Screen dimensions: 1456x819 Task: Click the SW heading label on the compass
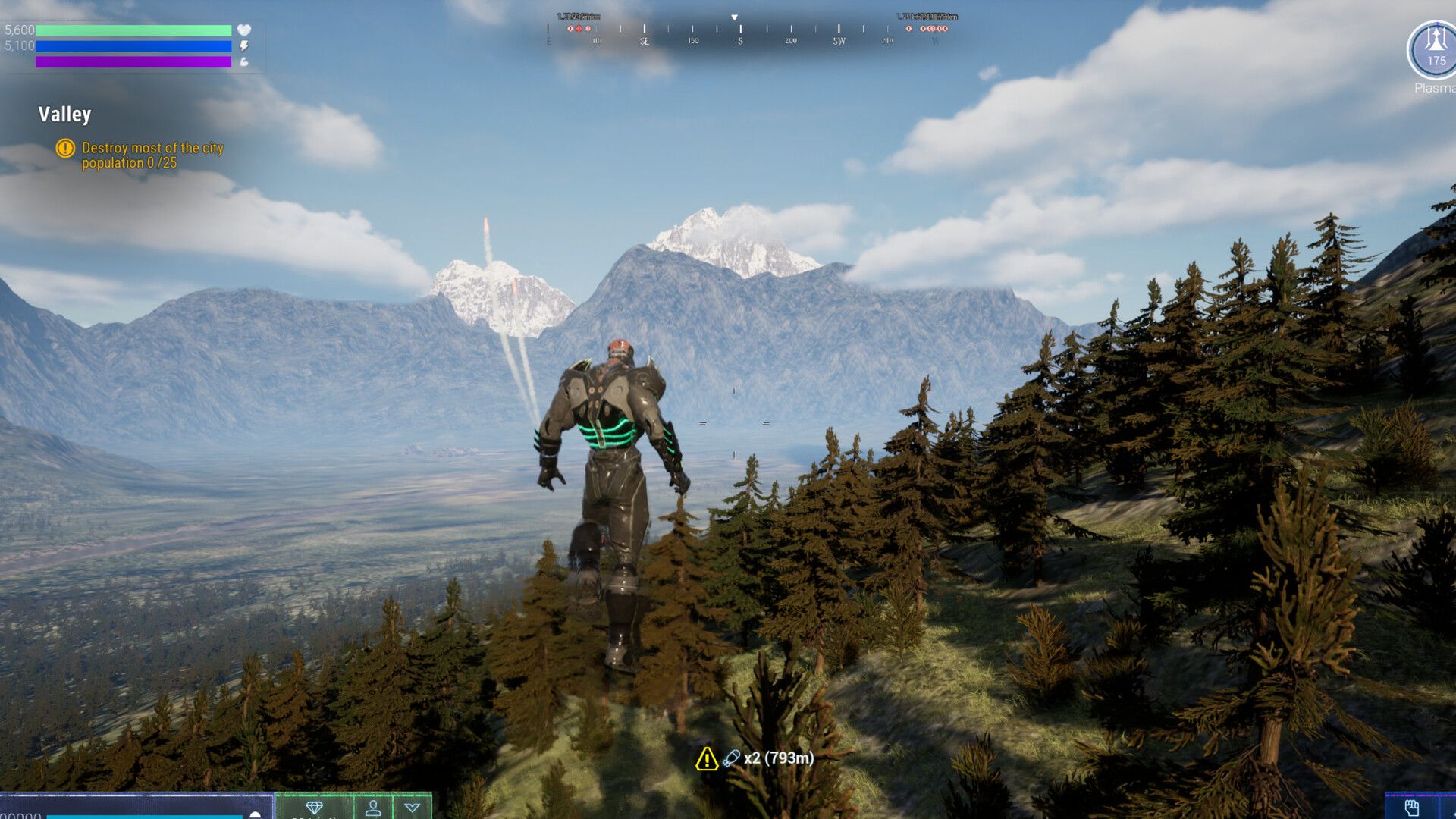[x=838, y=41]
